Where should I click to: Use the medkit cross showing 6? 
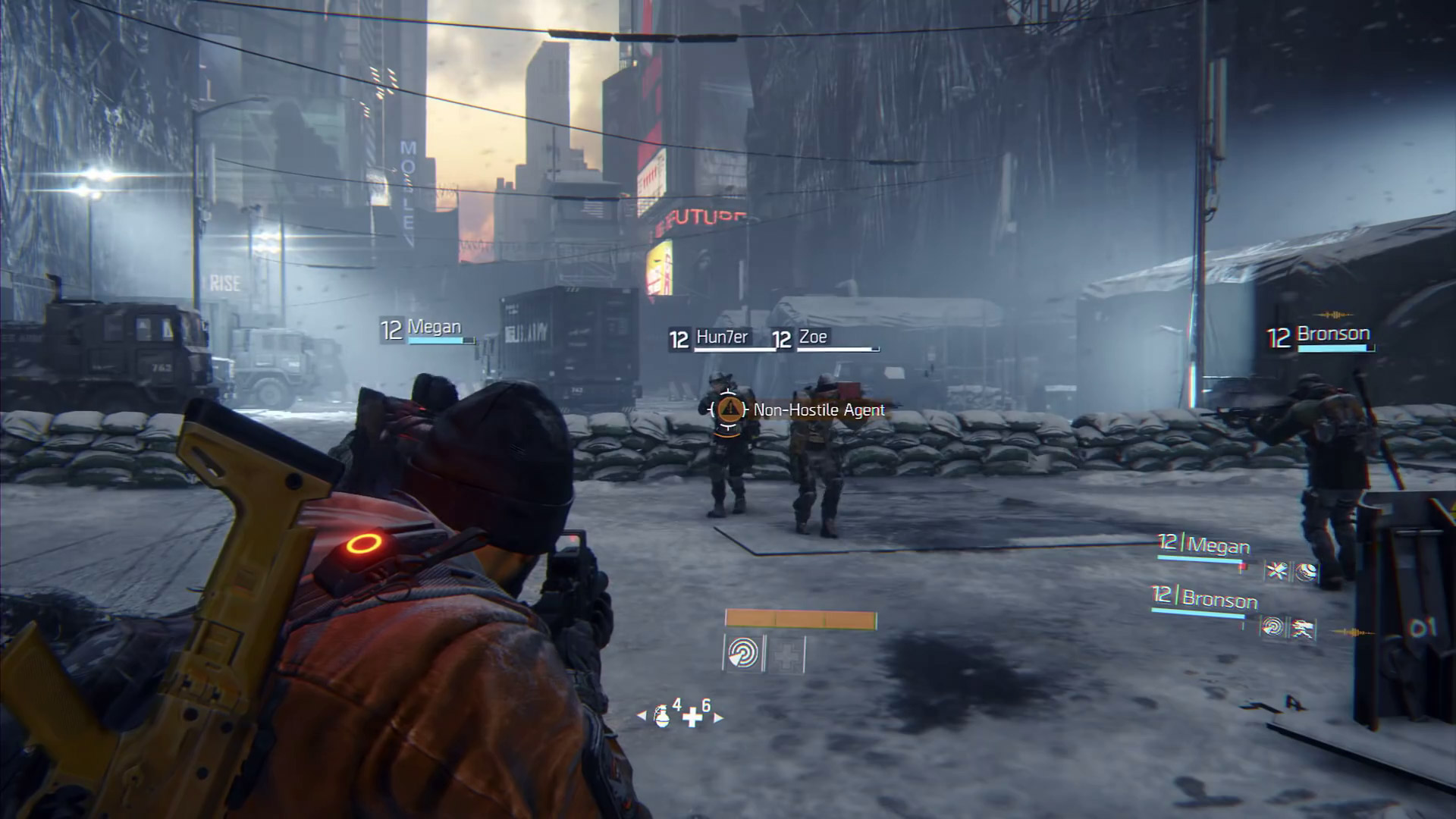tap(692, 717)
